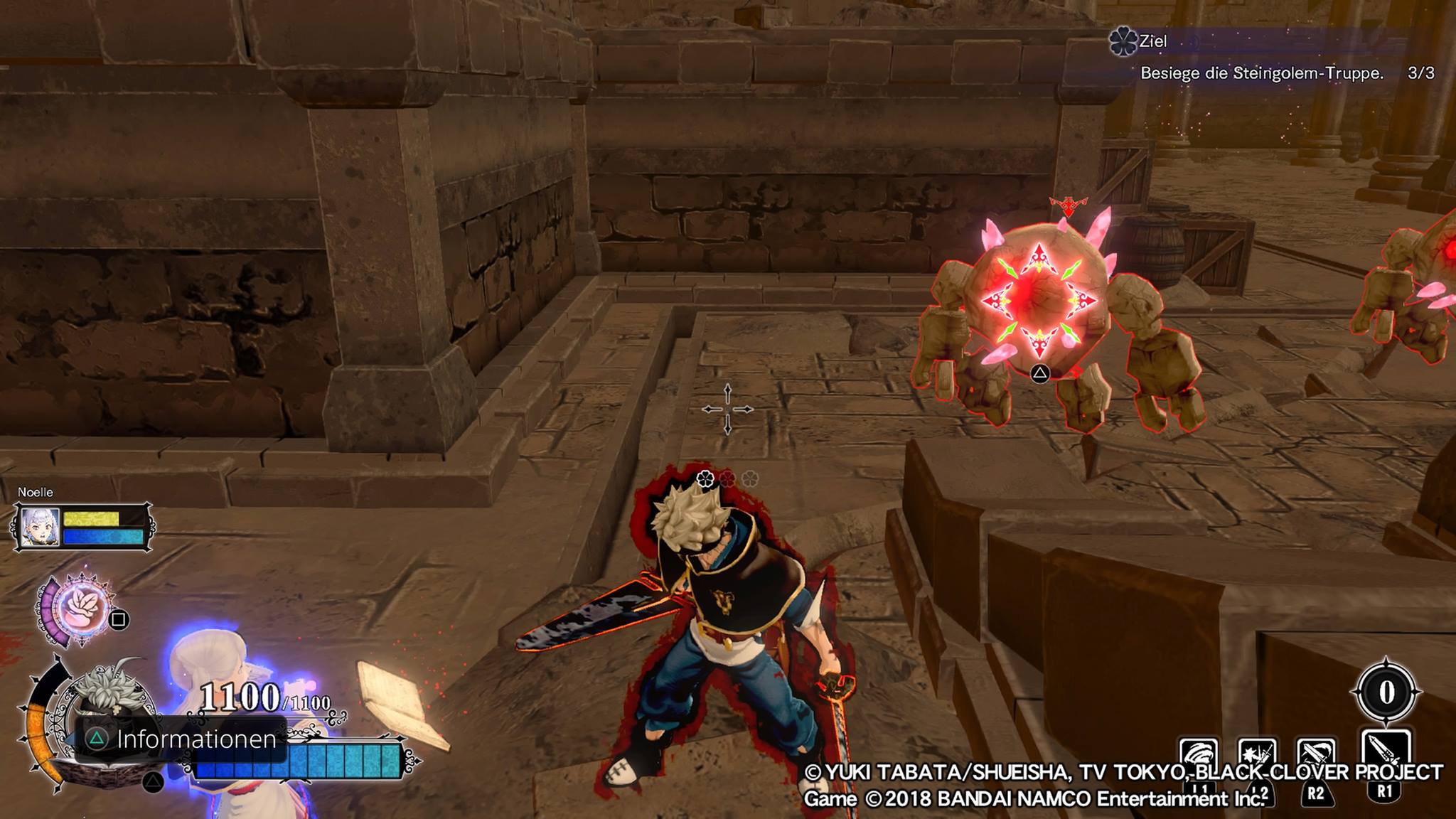Open the Informationen popup

182,739
